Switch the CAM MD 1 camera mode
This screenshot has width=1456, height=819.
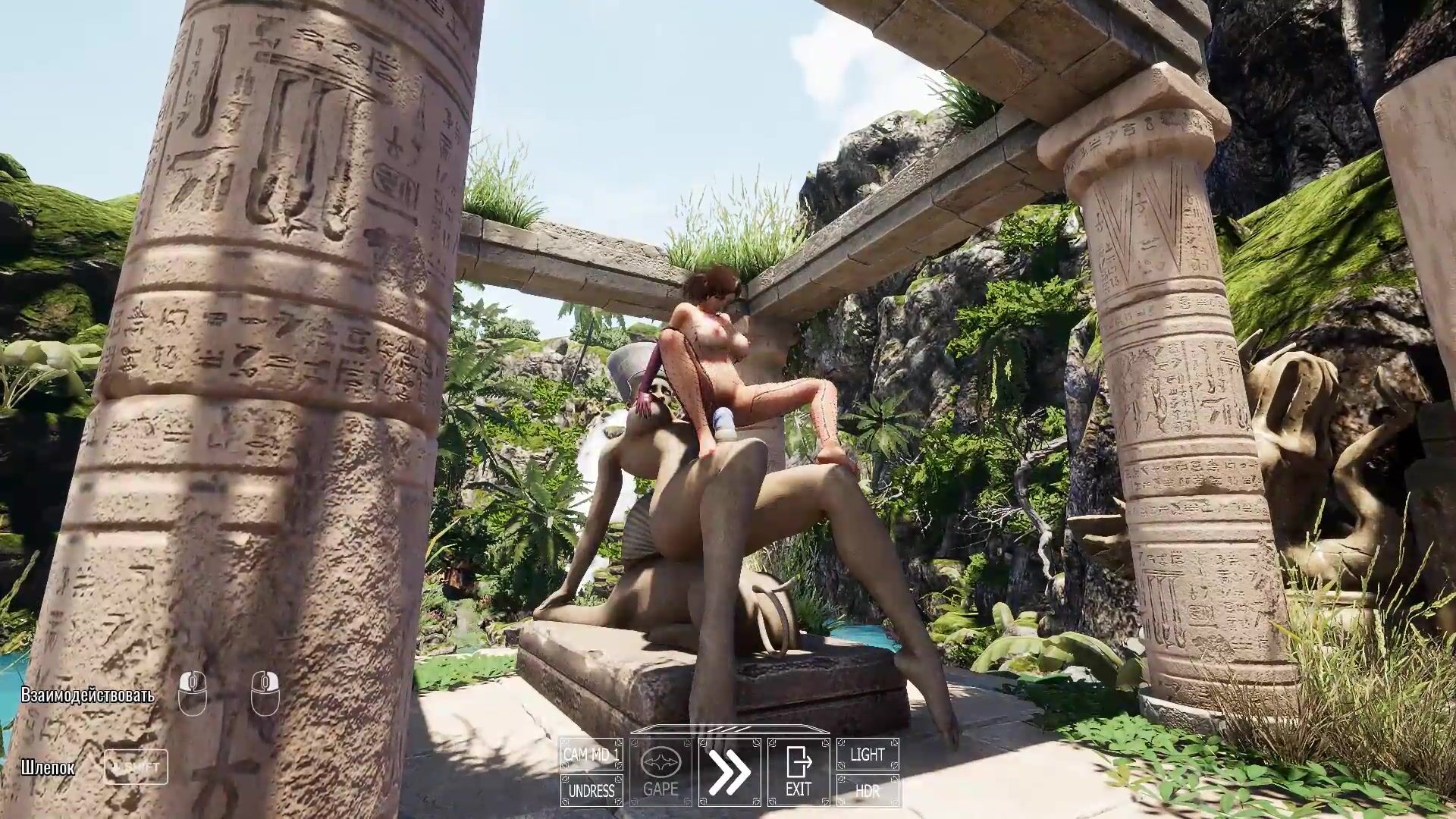coord(591,755)
